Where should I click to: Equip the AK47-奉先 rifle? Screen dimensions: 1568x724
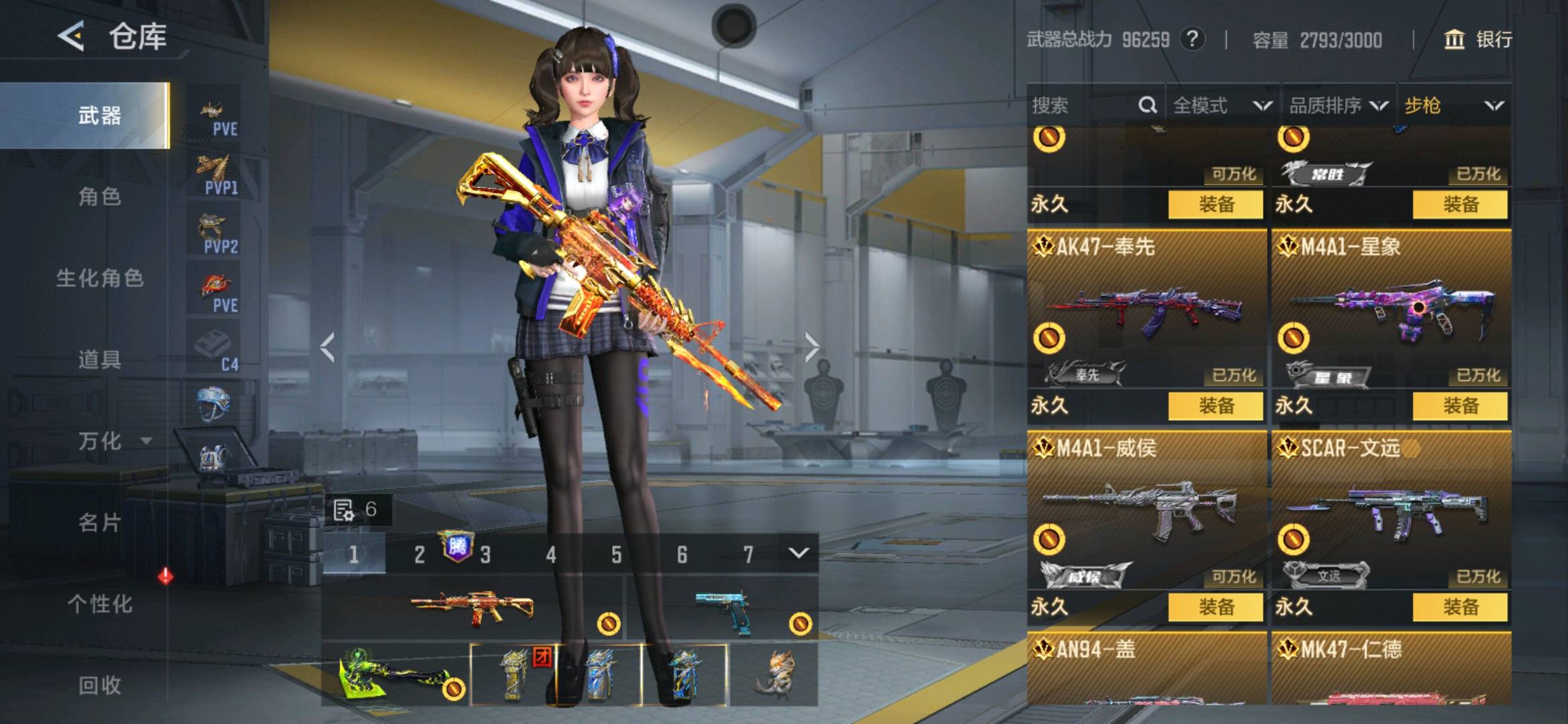(x=1215, y=406)
